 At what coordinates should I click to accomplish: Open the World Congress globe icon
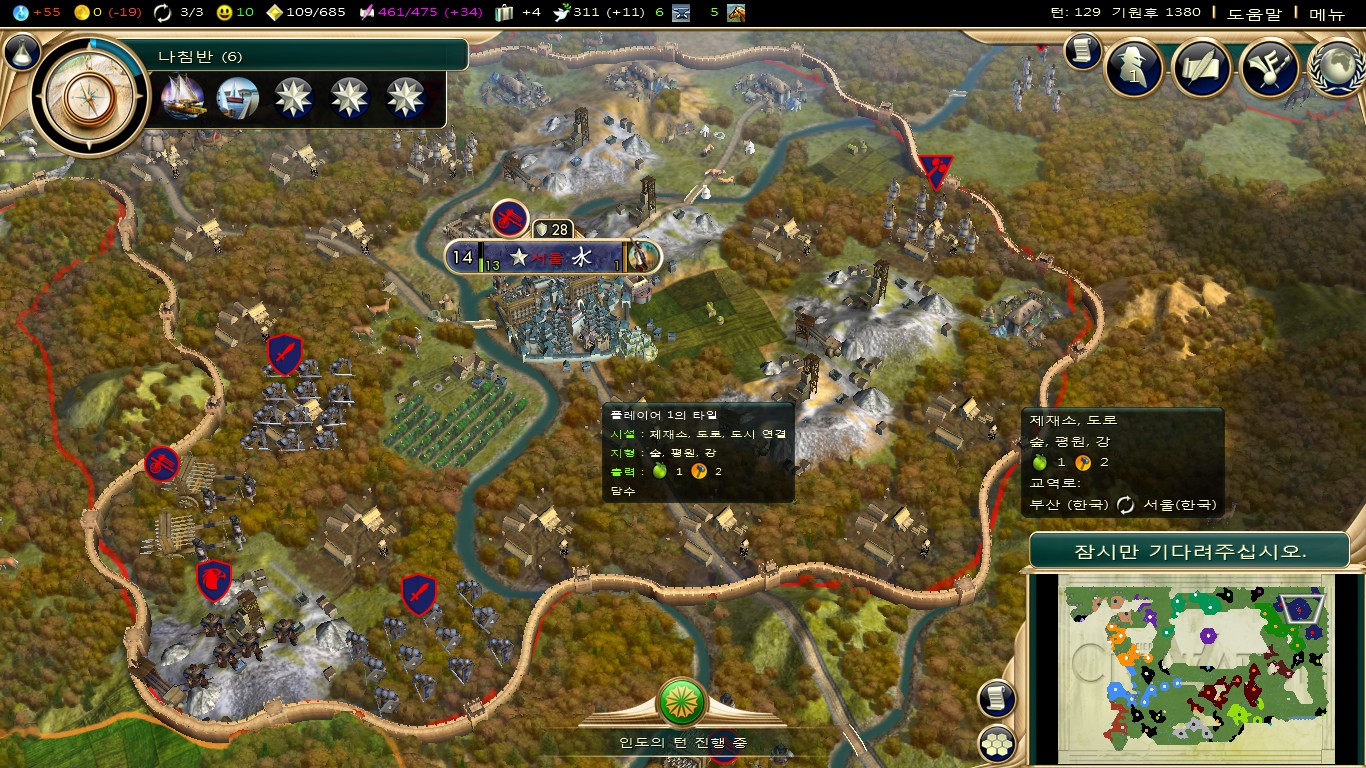click(1336, 67)
